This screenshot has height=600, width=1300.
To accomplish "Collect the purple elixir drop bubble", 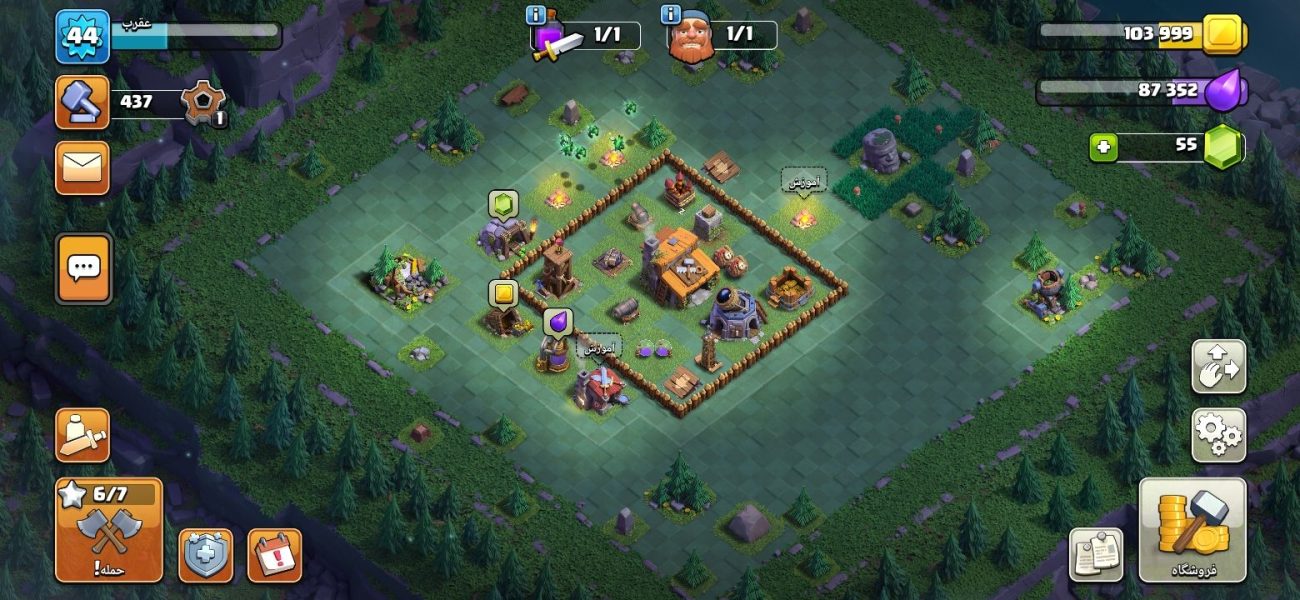I will pos(558,322).
